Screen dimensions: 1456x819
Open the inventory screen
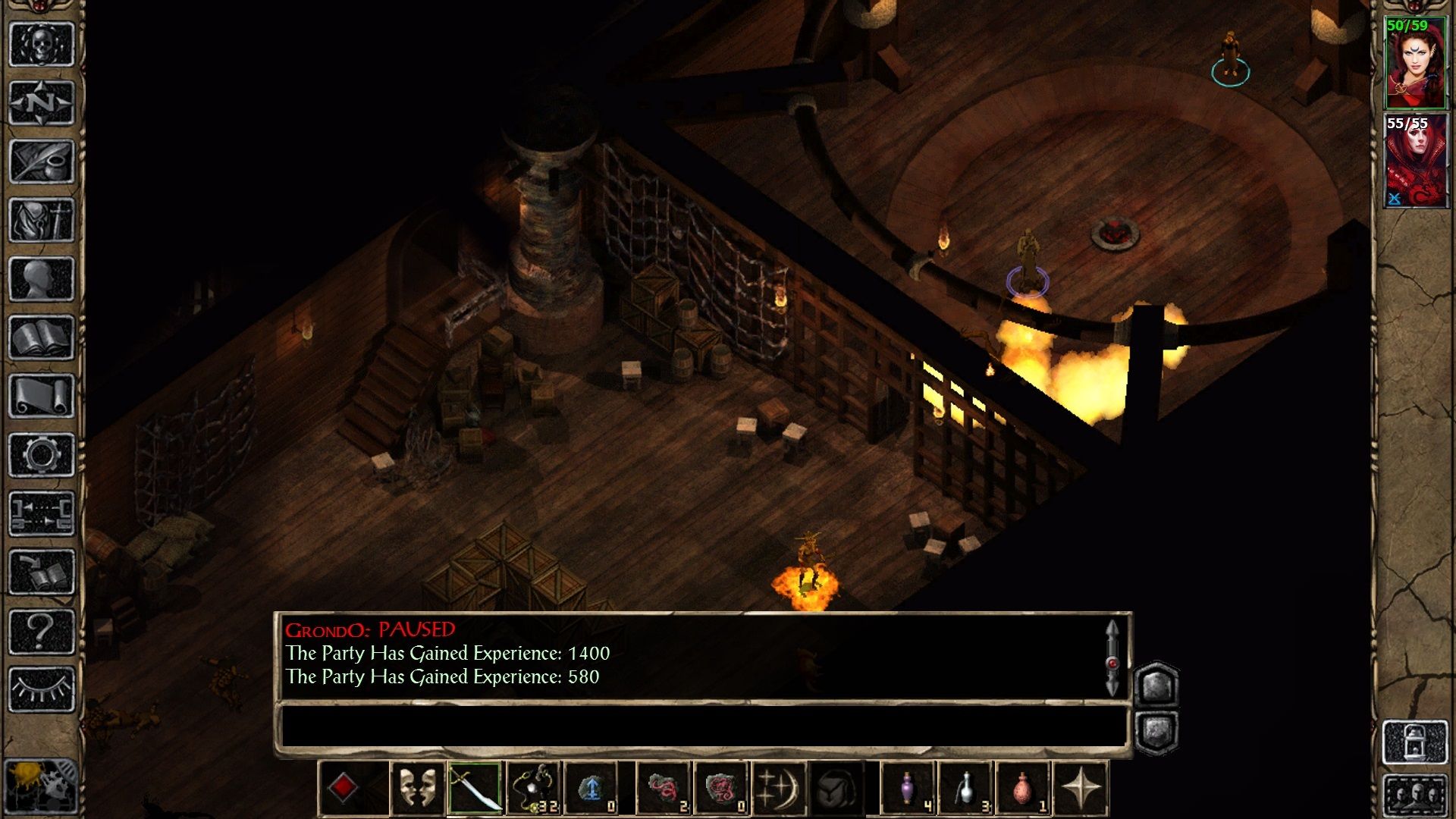42,220
